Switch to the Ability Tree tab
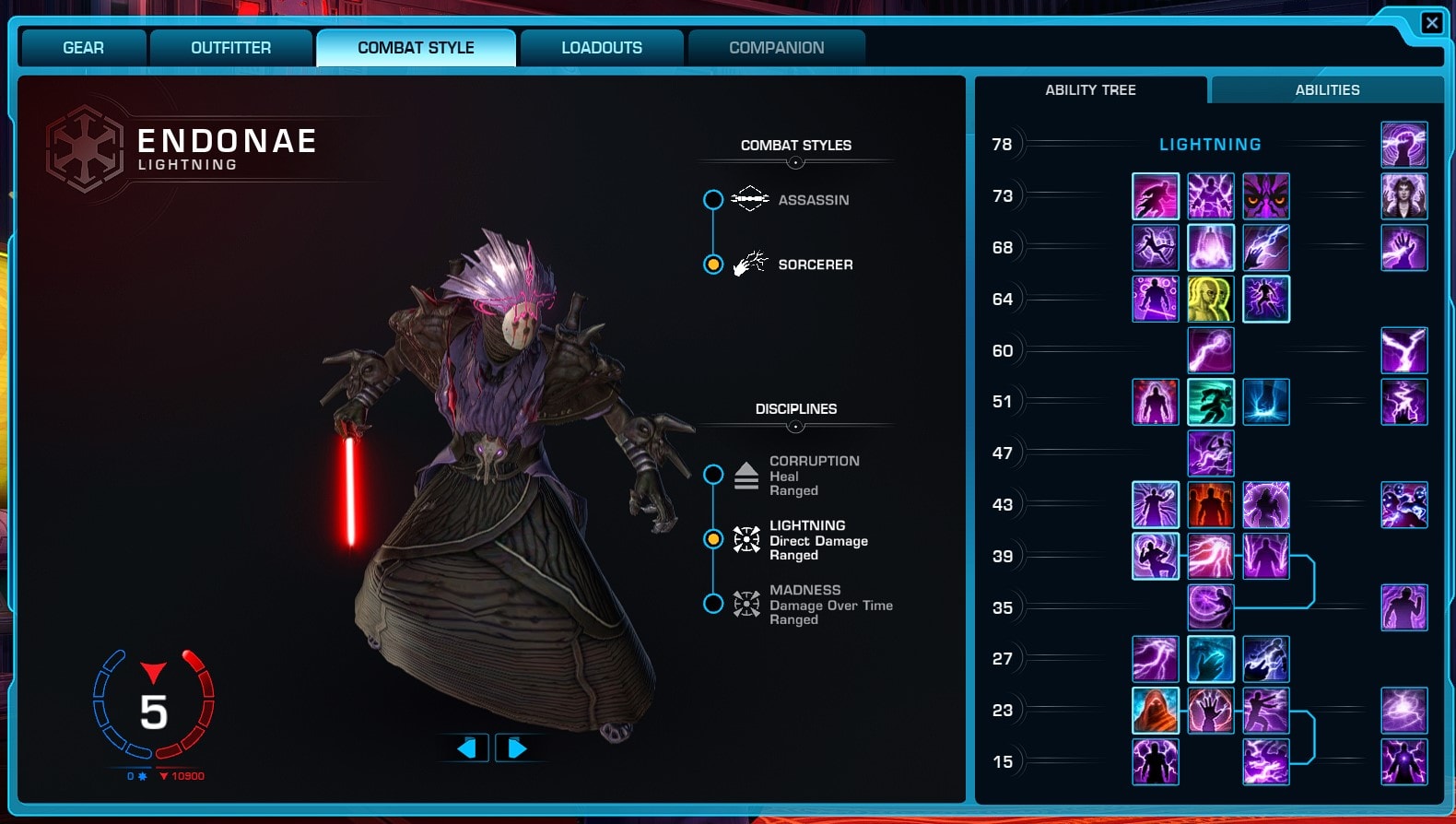The image size is (1456, 824). (x=1090, y=90)
